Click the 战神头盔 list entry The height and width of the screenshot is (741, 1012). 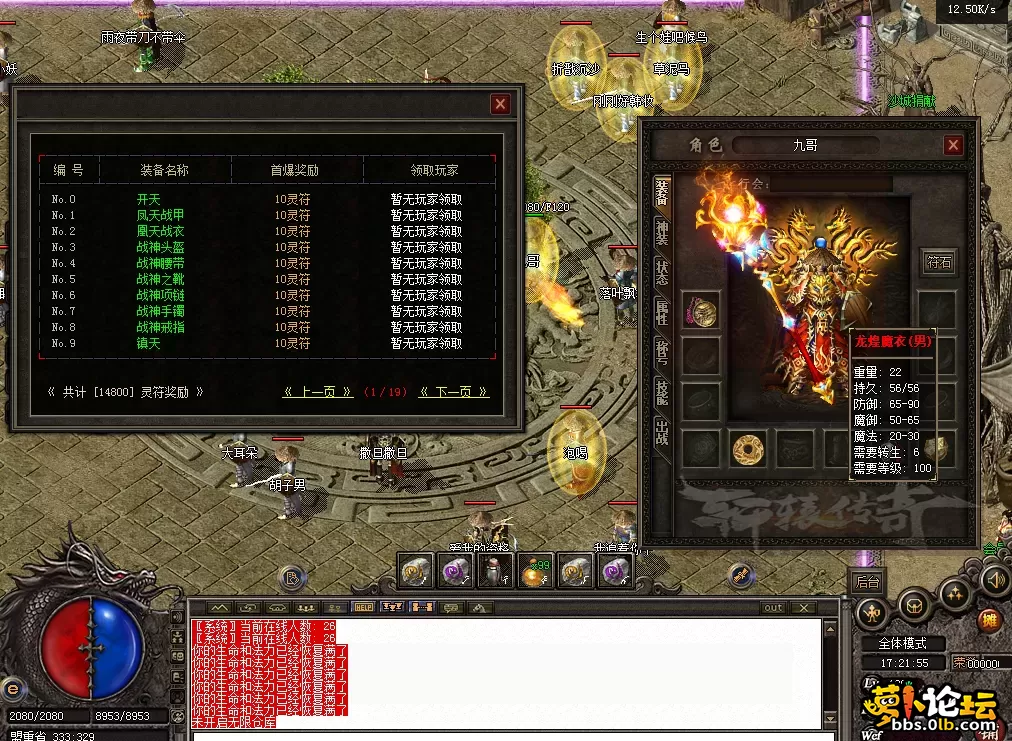[x=162, y=247]
